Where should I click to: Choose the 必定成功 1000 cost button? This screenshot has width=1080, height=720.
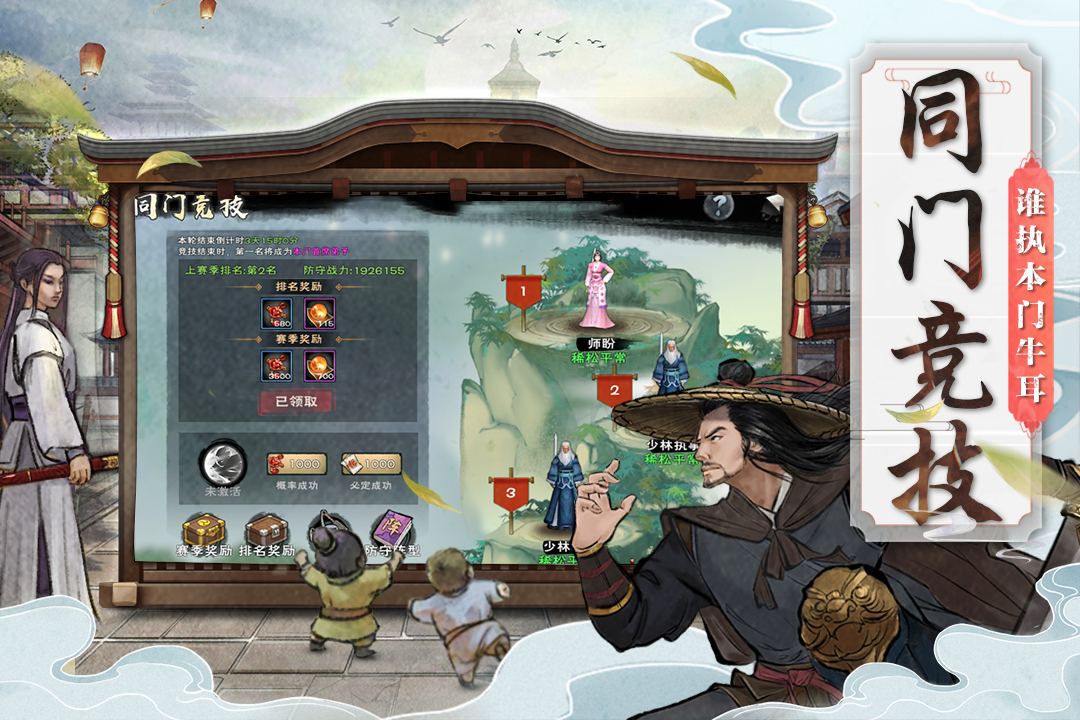370,464
